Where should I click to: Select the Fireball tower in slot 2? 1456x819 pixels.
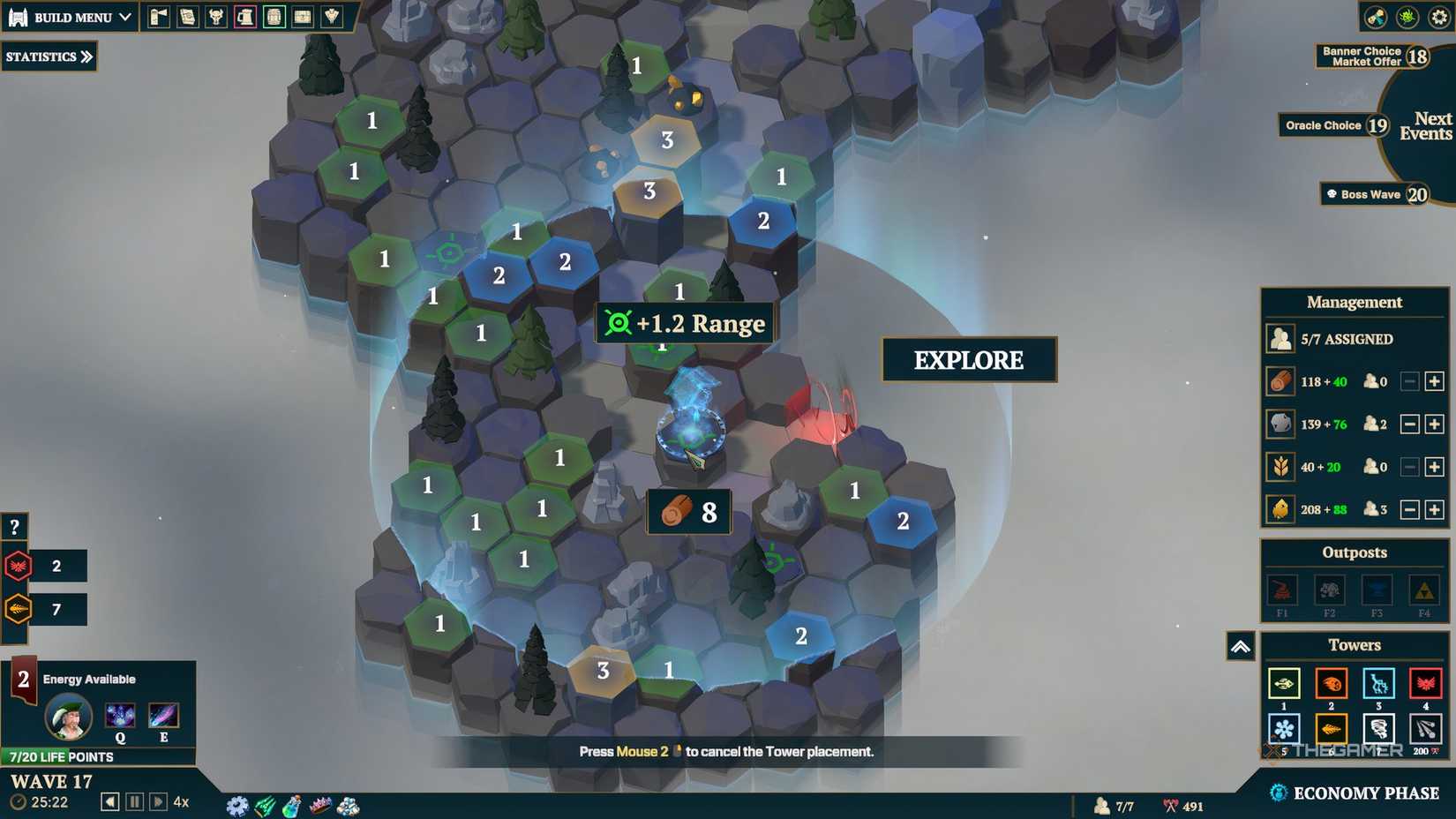pos(1331,683)
